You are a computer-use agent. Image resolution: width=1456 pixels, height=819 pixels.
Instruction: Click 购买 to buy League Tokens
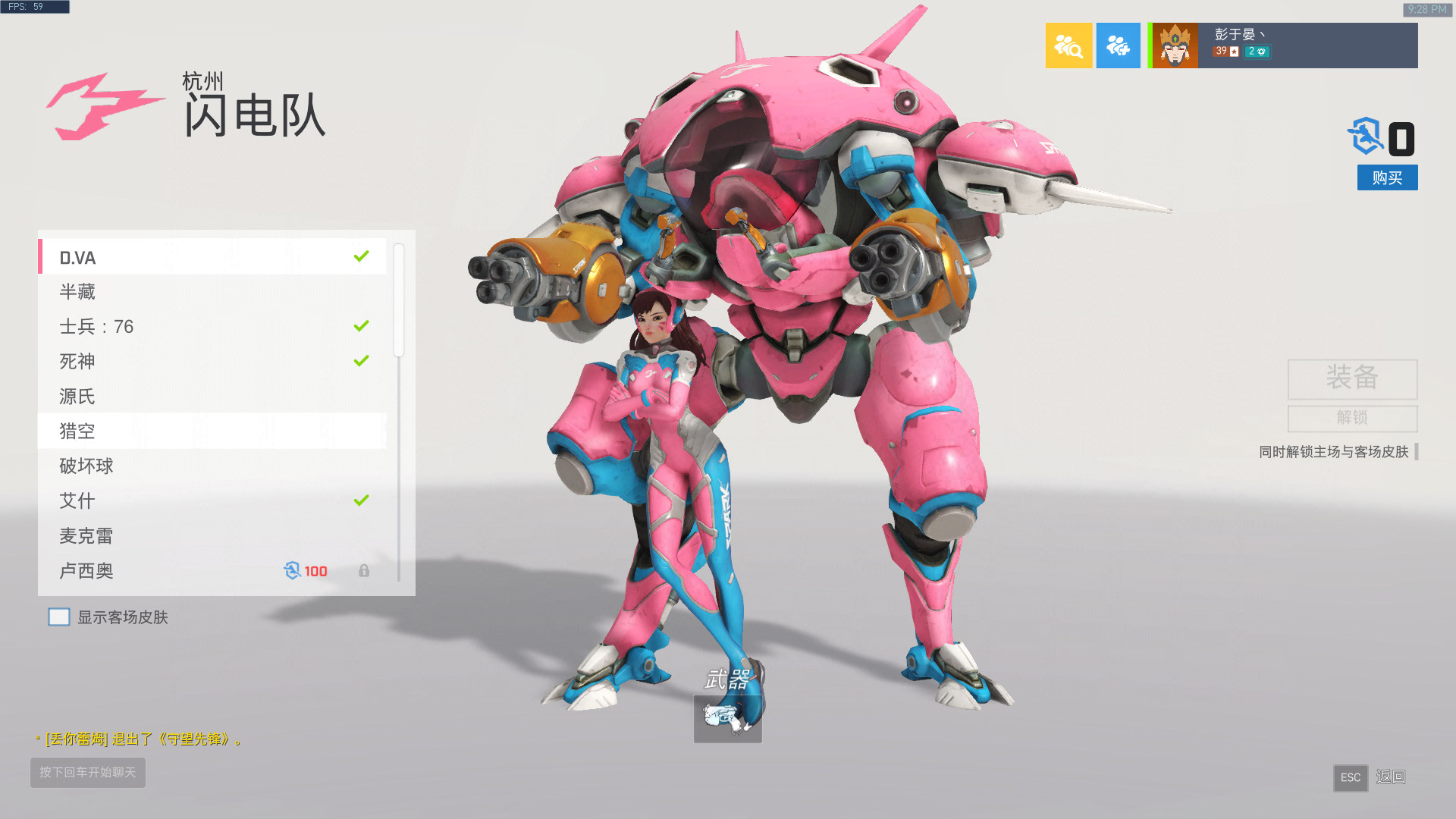click(1387, 177)
